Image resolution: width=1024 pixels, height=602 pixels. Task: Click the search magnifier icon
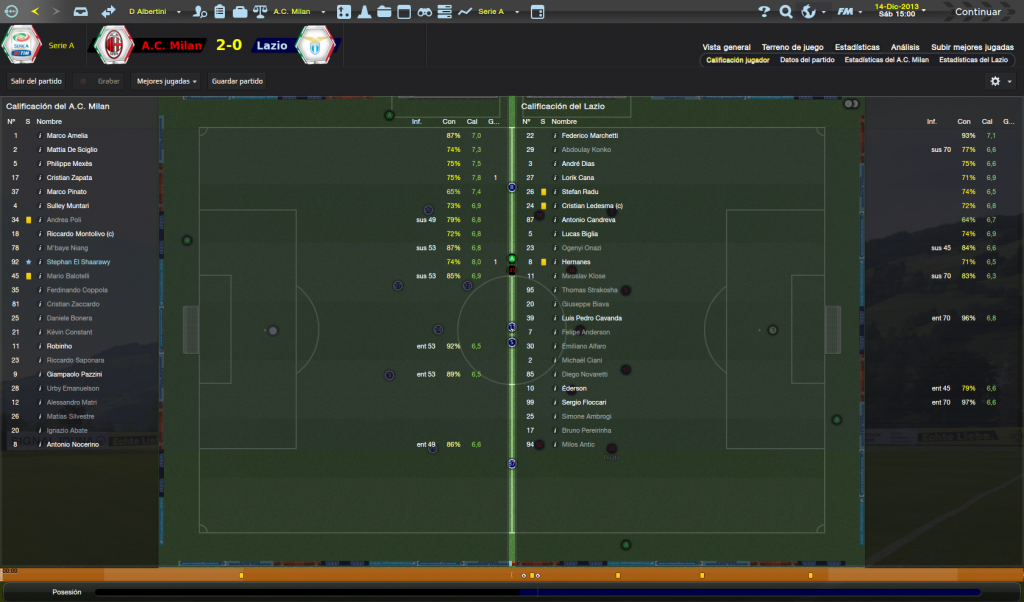(x=786, y=12)
